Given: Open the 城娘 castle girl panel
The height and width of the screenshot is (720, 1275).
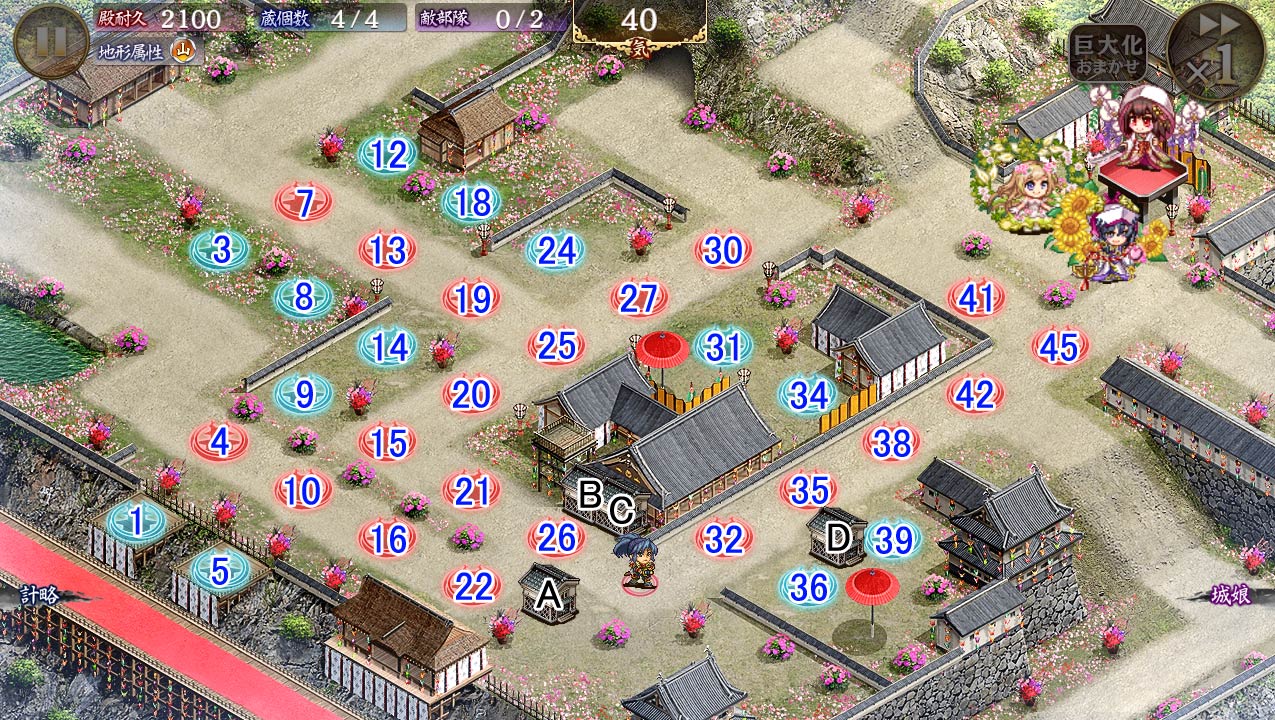Looking at the screenshot, I should 1229,594.
